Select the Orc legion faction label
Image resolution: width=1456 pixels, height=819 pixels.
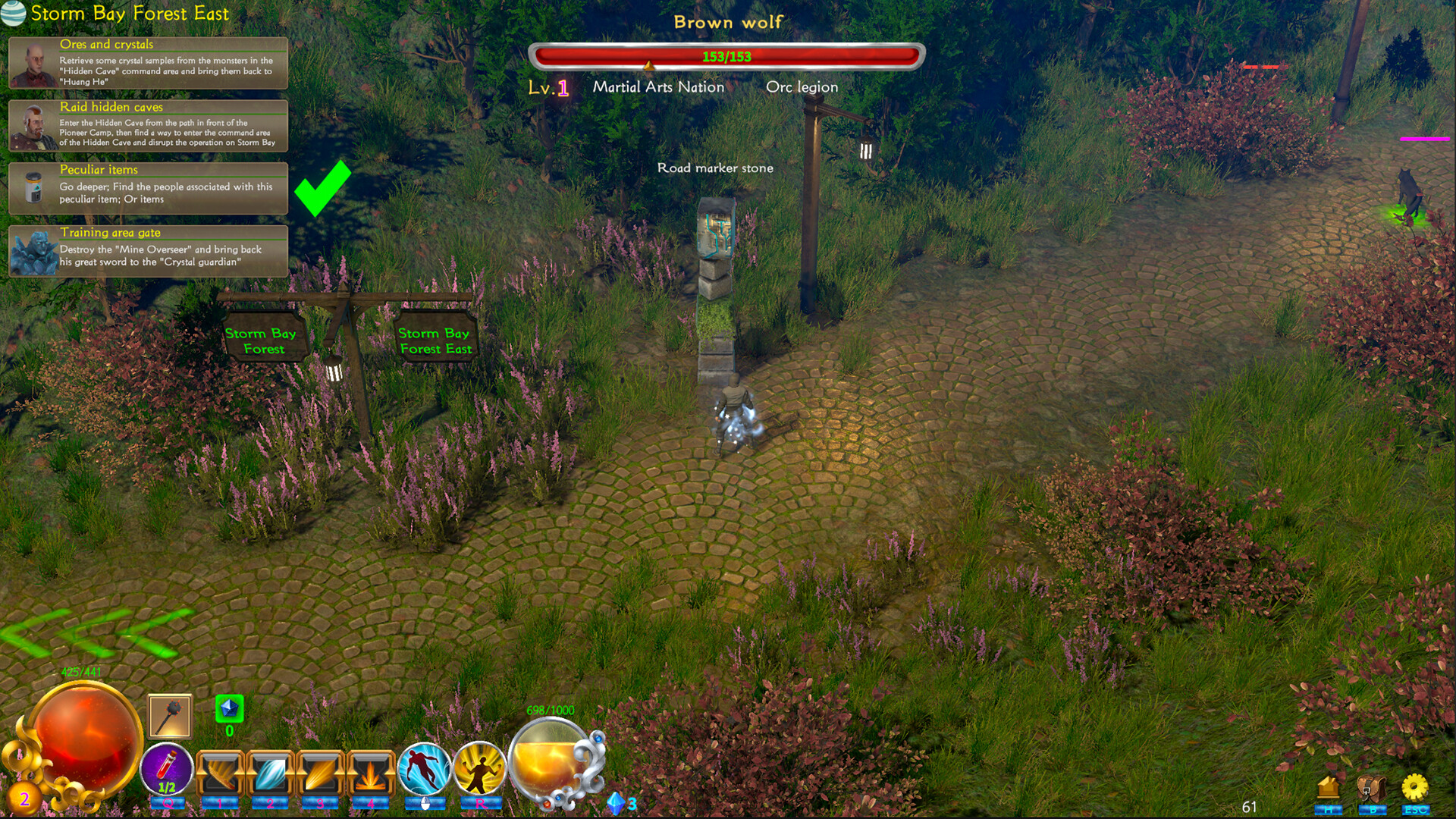point(802,87)
